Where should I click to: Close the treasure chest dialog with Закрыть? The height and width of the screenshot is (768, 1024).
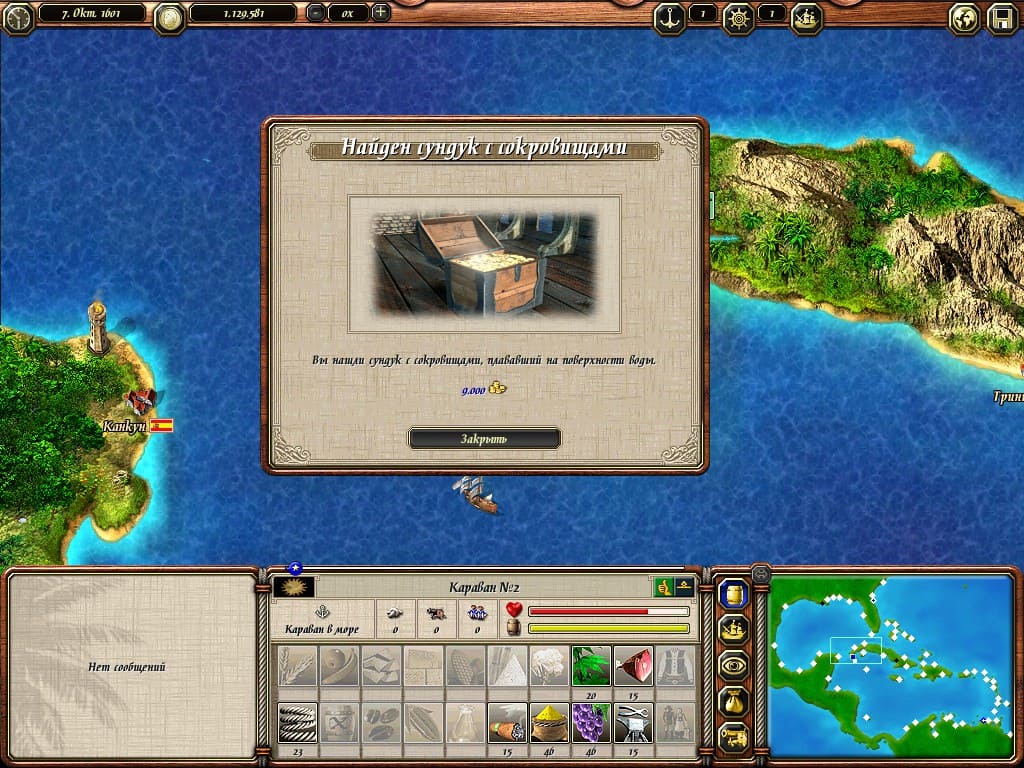[484, 438]
